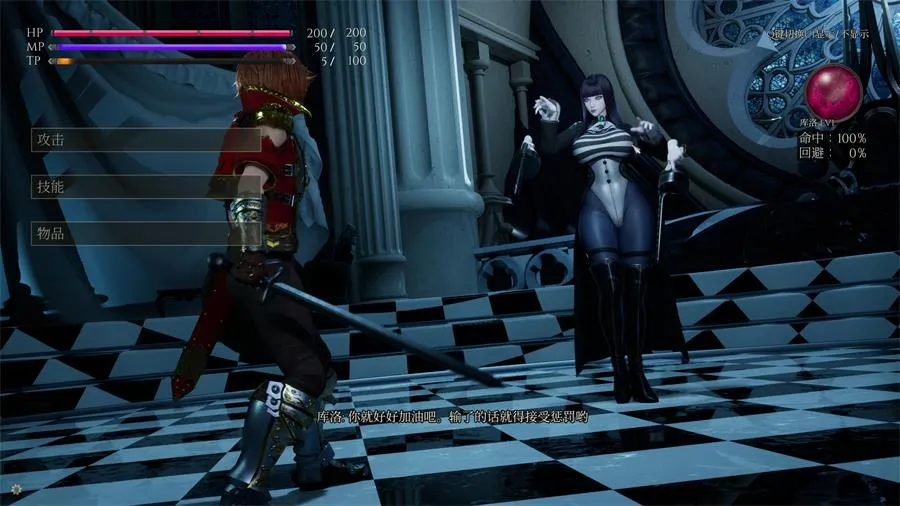Image resolution: width=900 pixels, height=506 pixels.
Task: Choose the 攻击 (Attack) command
Action: pyautogui.click(x=146, y=139)
